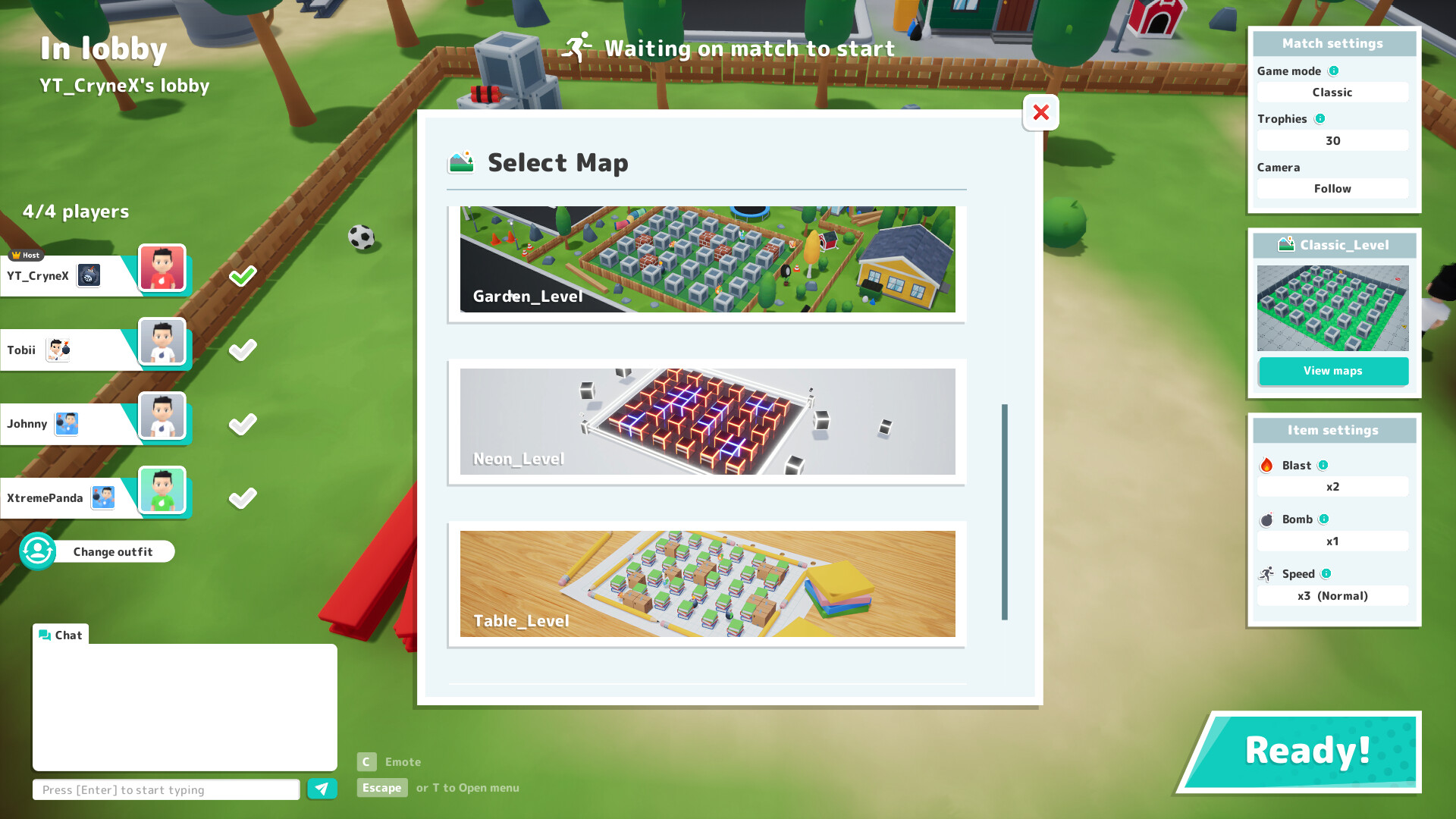Open the Trophies value selector
The height and width of the screenshot is (819, 1456).
point(1332,140)
